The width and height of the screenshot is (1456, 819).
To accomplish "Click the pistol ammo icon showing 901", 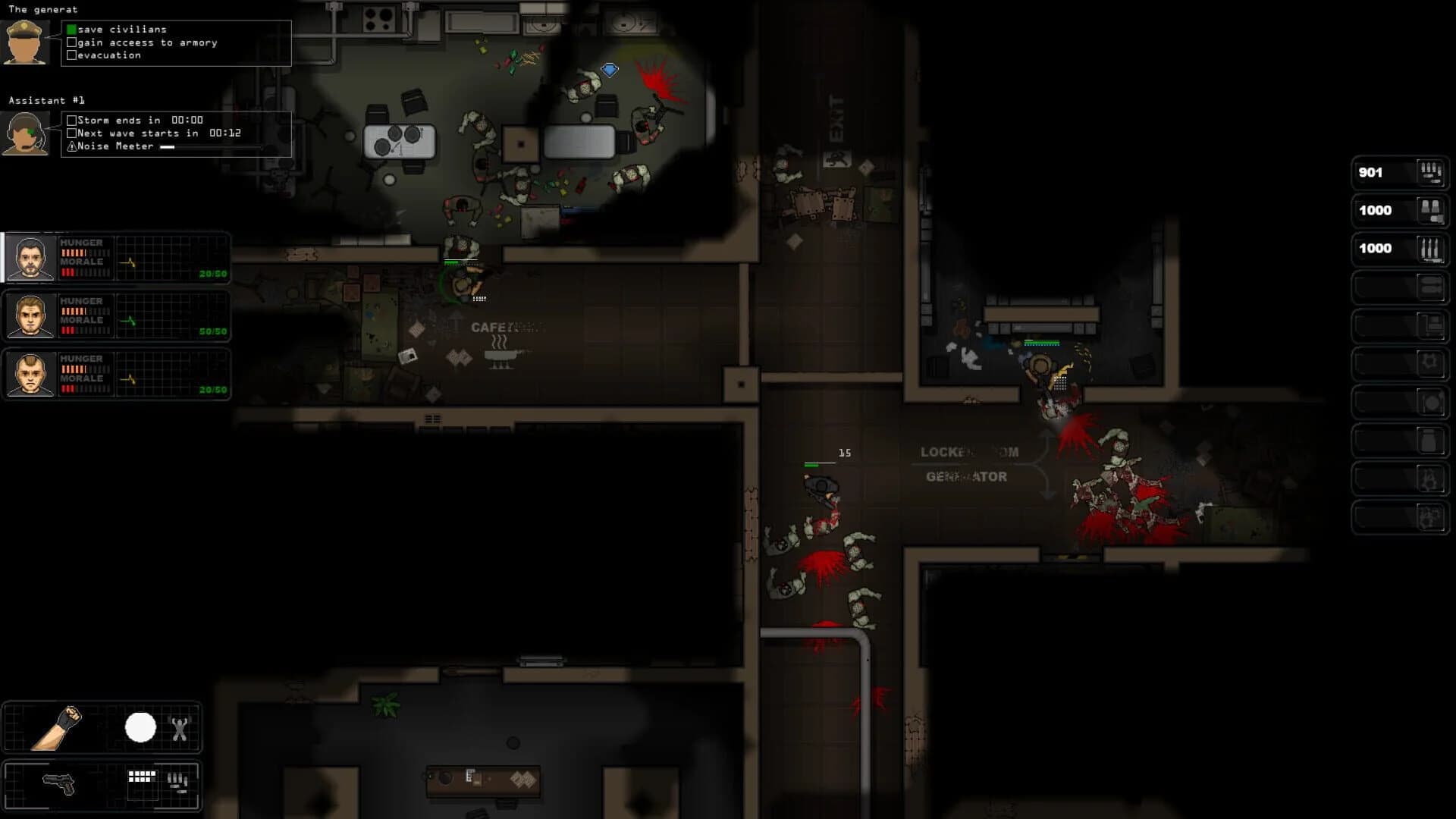I will tap(1429, 172).
